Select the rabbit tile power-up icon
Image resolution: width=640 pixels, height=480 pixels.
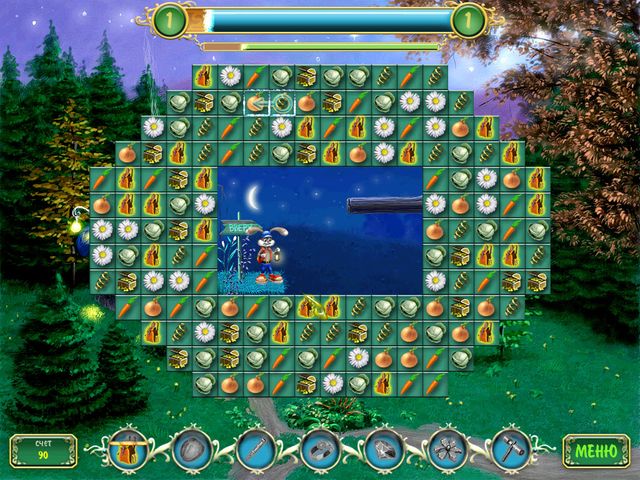(128, 449)
